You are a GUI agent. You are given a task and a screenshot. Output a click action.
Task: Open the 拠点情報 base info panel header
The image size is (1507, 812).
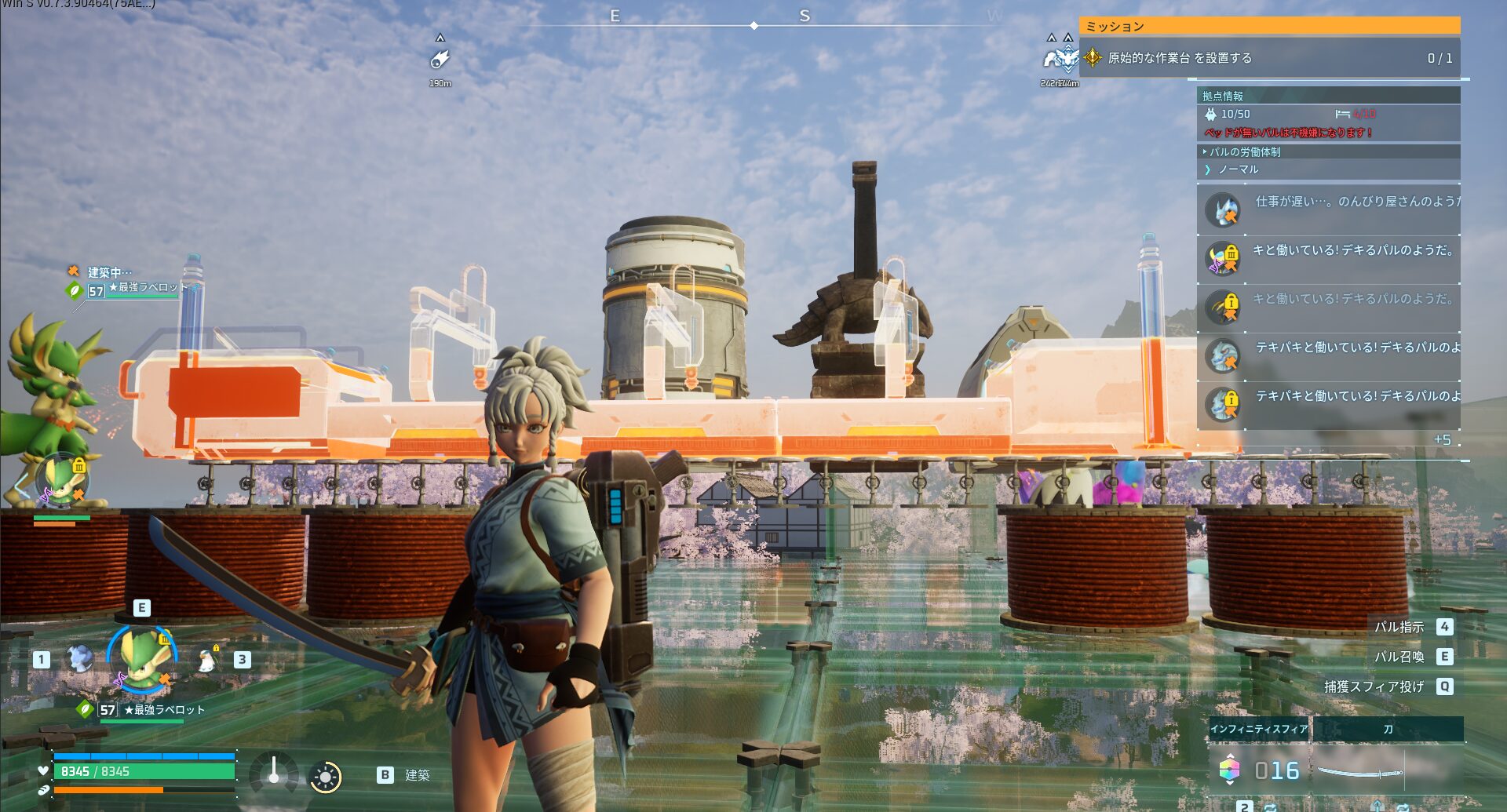(1223, 96)
